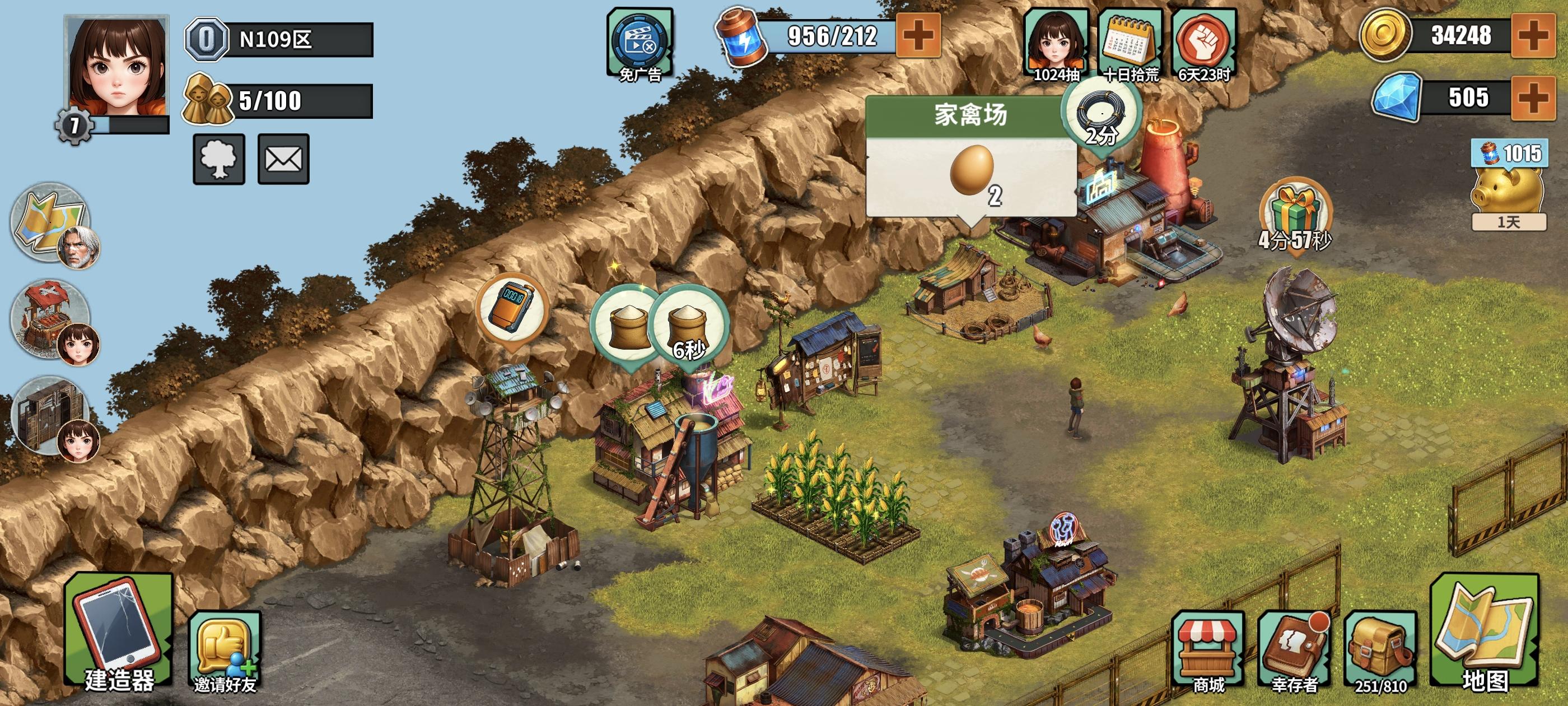The width and height of the screenshot is (1568, 706).
Task: Activate the 免广告 ad-free offer
Action: 640,43
